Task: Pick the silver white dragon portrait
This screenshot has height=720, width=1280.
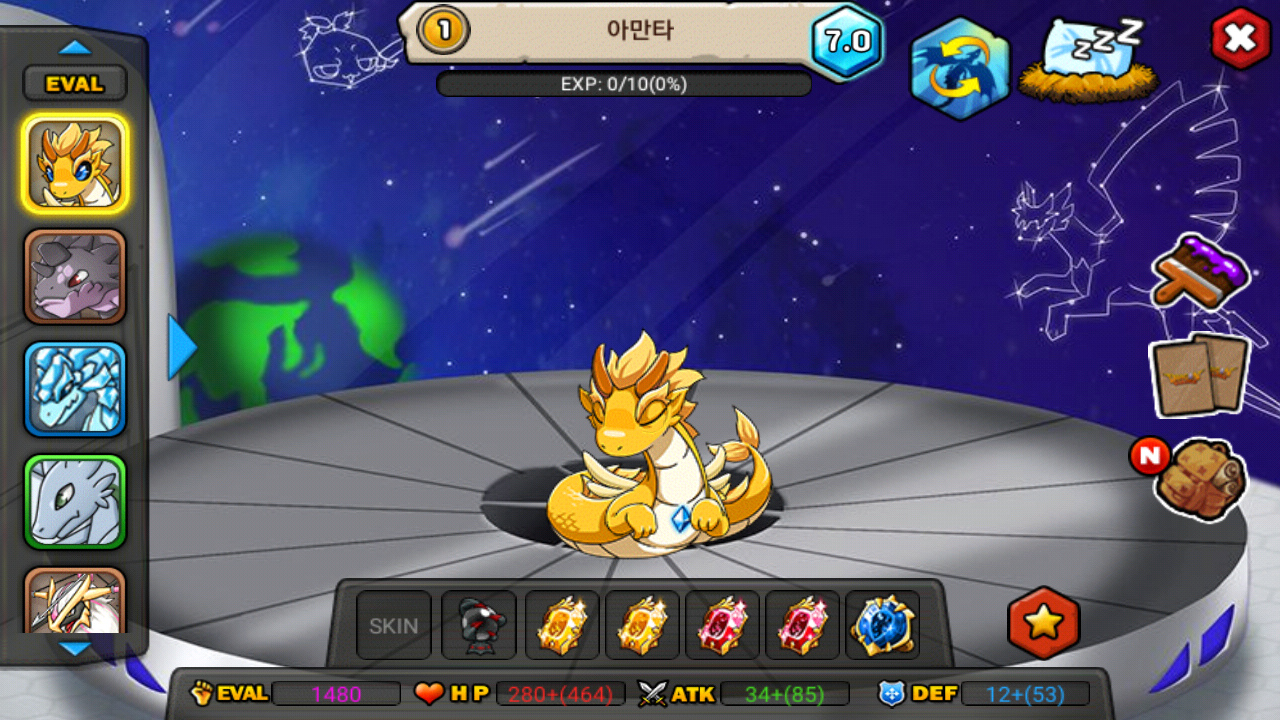Action: click(x=75, y=502)
